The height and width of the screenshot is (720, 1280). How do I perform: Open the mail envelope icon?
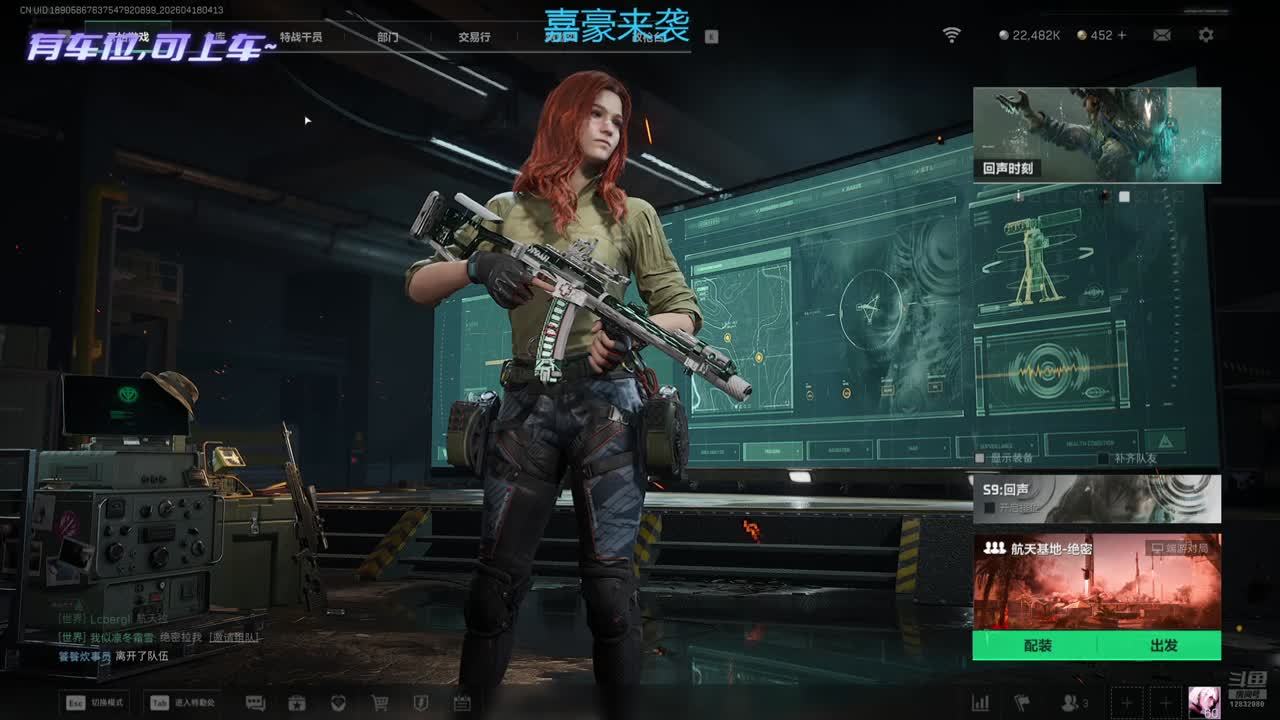tap(1162, 35)
